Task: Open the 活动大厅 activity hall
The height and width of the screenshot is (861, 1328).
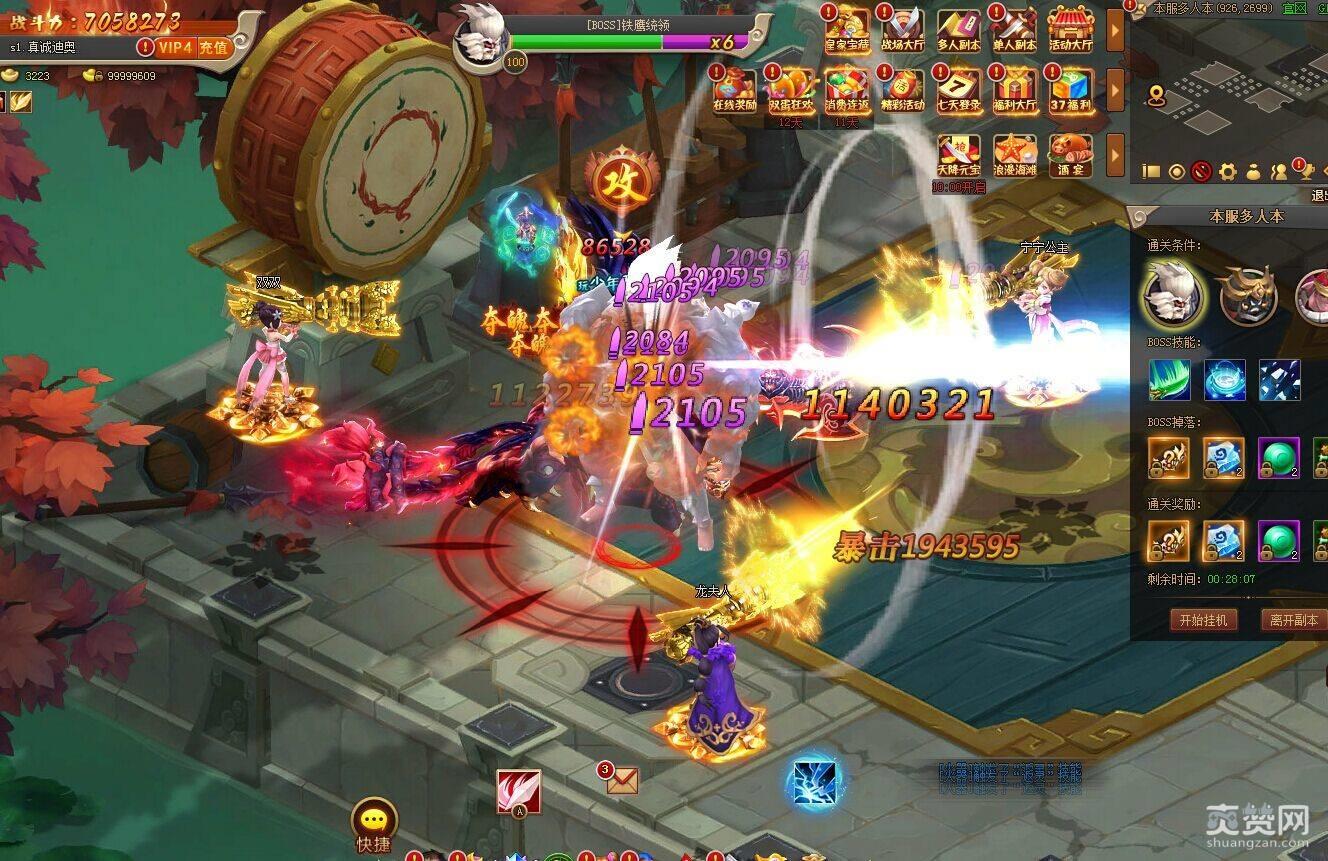Action: tap(1070, 28)
